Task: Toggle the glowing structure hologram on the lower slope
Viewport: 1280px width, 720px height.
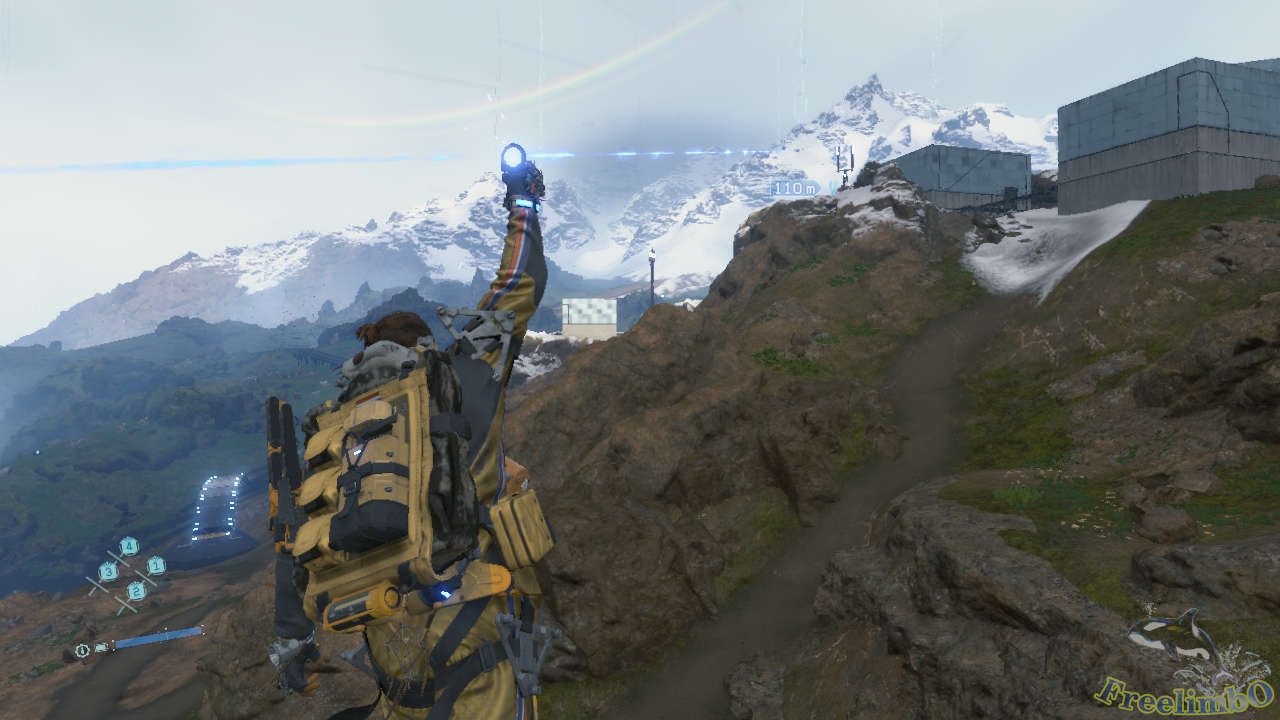Action: point(215,505)
